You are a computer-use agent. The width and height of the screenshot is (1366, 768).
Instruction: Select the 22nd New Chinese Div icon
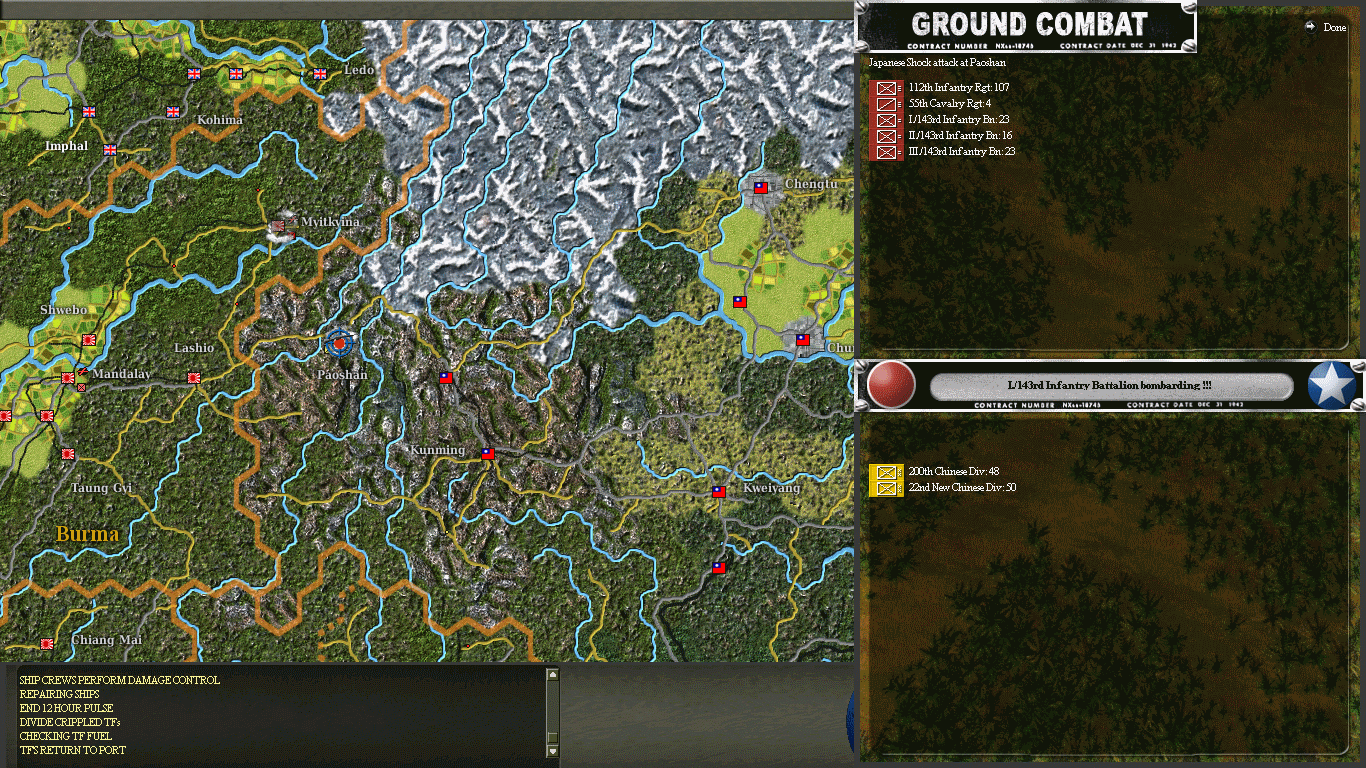[x=885, y=488]
